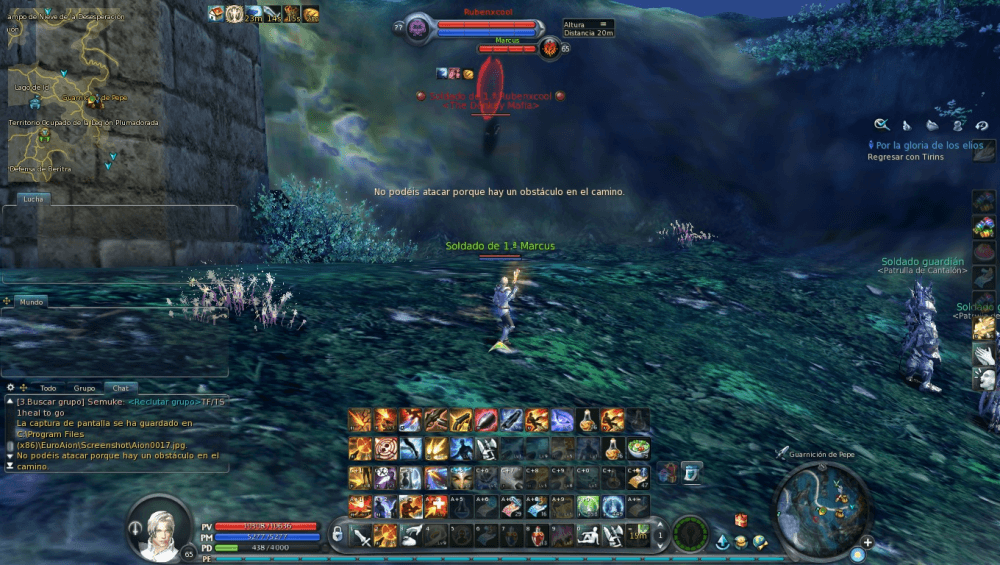Click the target portrait of Rubenxcool
This screenshot has width=1000, height=565.
[418, 28]
